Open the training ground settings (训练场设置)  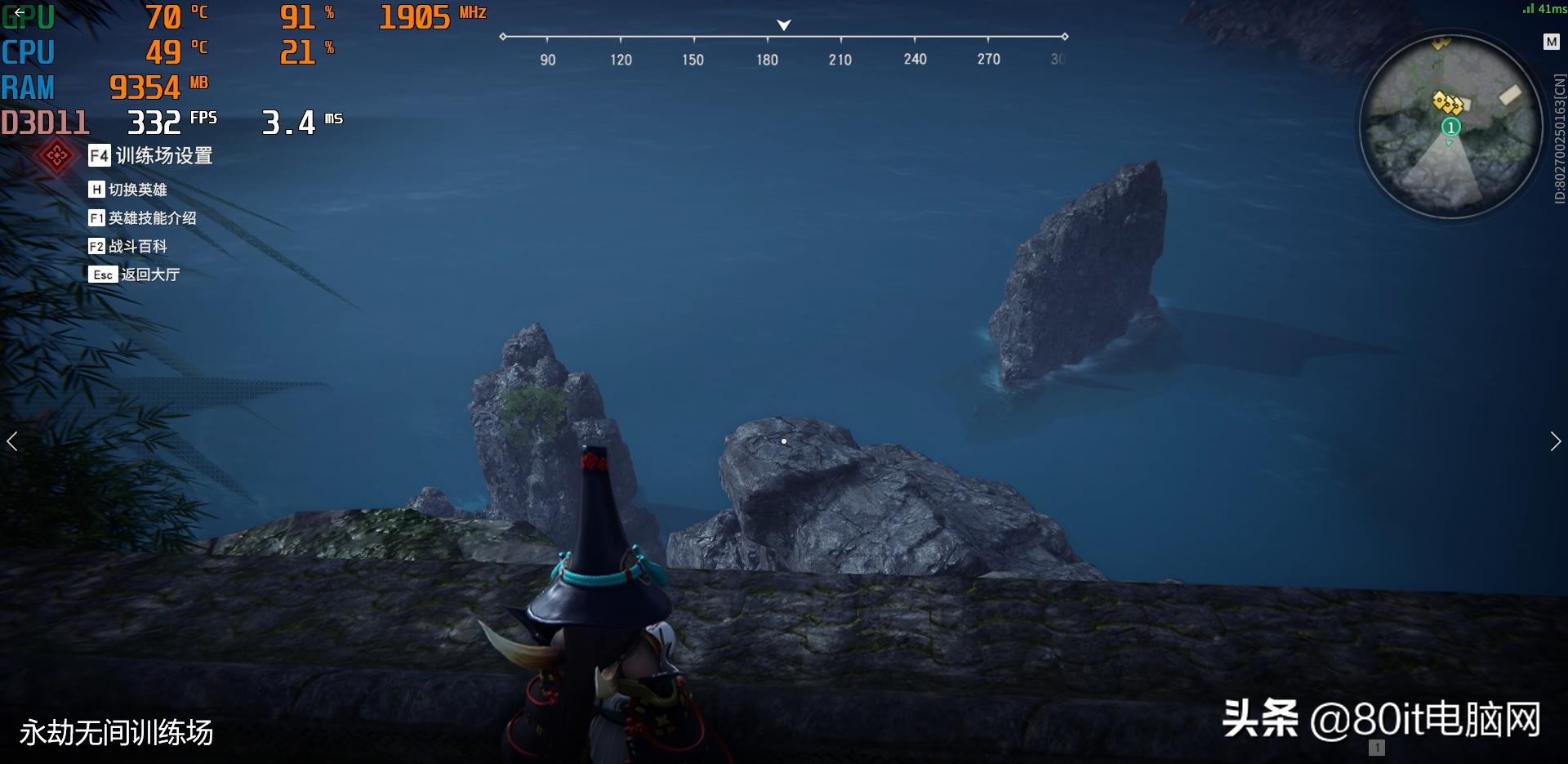[152, 155]
